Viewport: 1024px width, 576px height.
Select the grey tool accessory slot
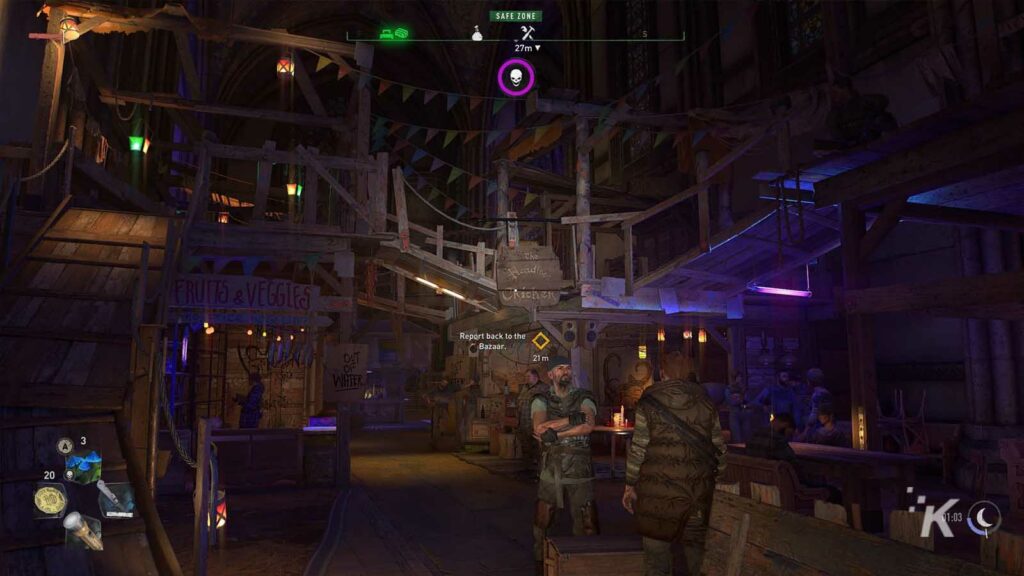point(116,498)
